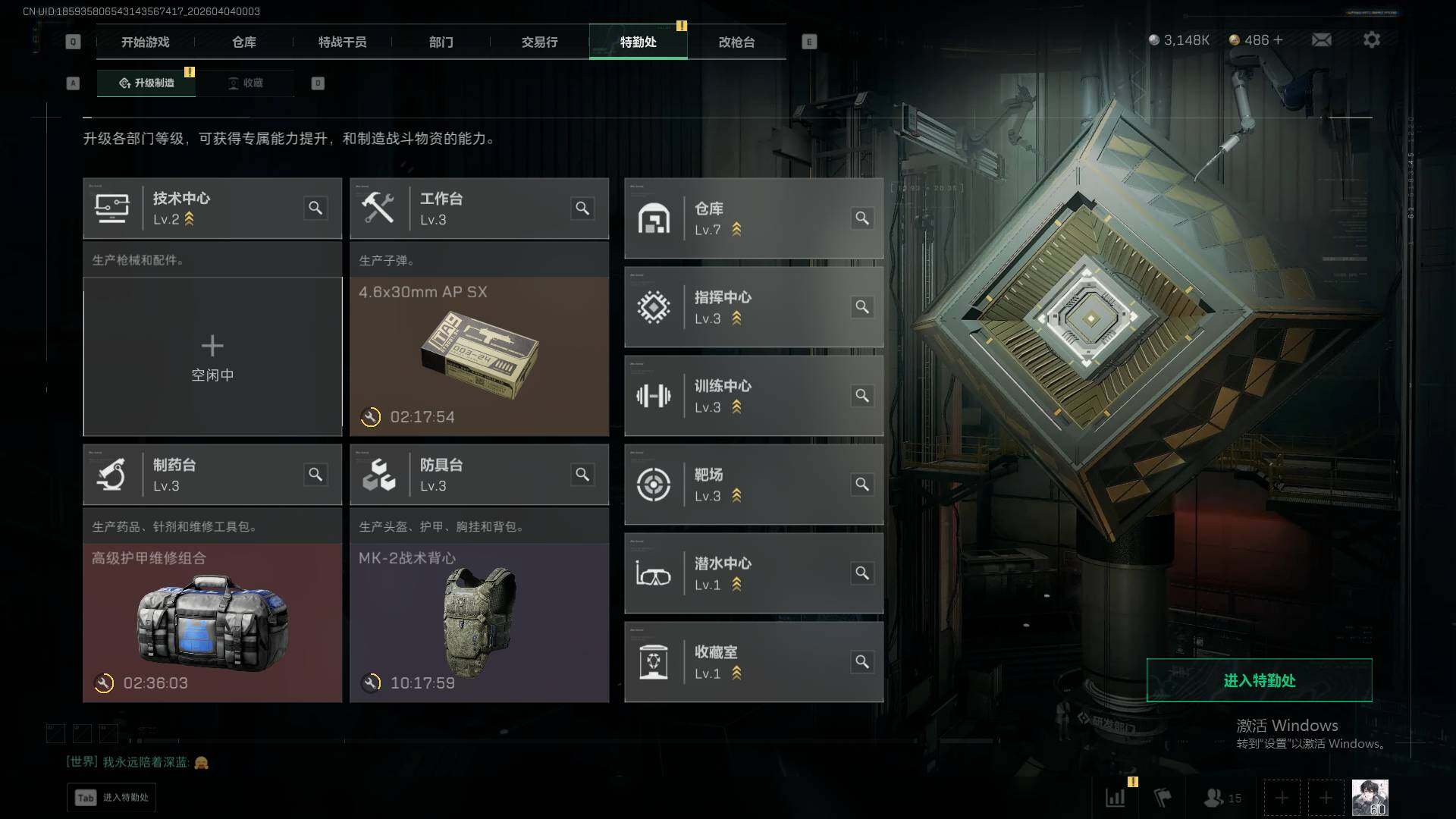Go to the 交易行 tab
The image size is (1456, 819).
539,42
